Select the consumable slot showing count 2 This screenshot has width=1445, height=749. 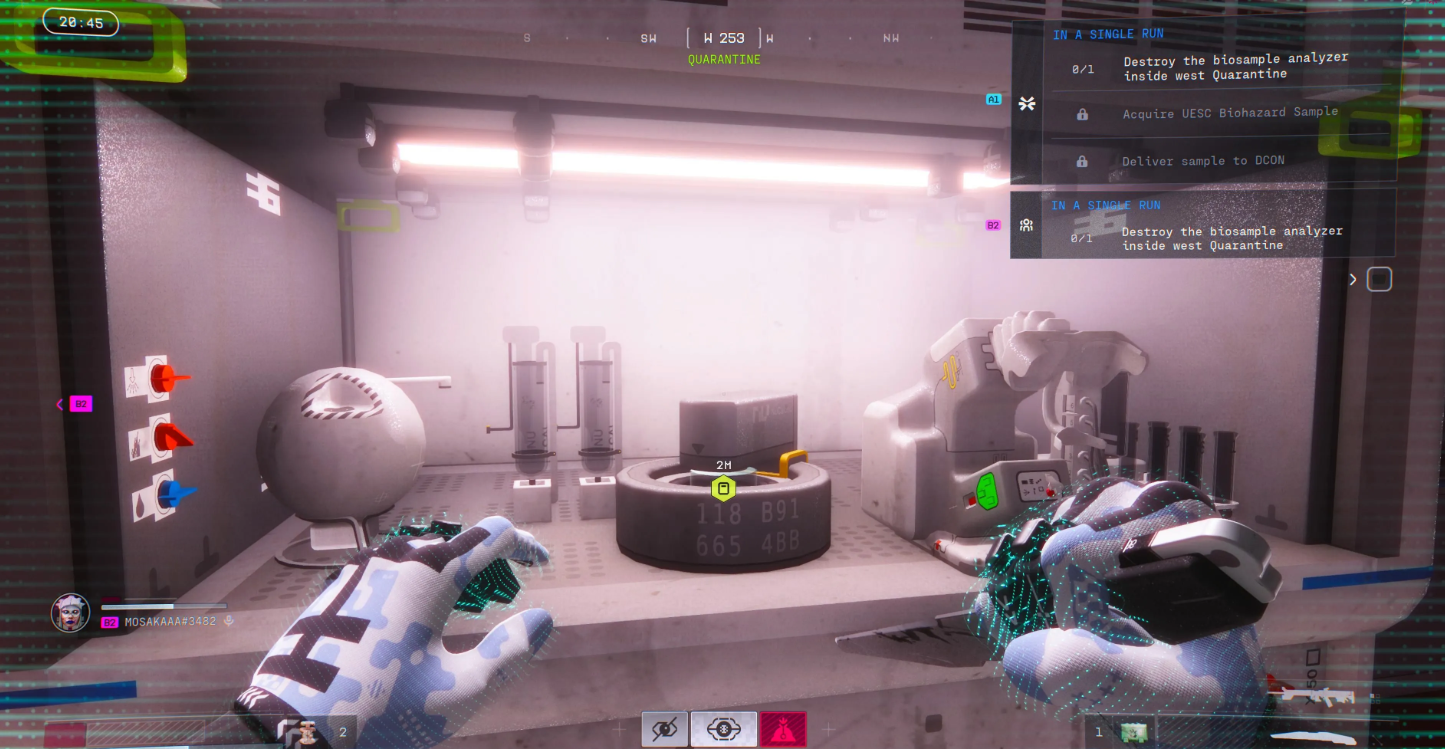click(312, 731)
